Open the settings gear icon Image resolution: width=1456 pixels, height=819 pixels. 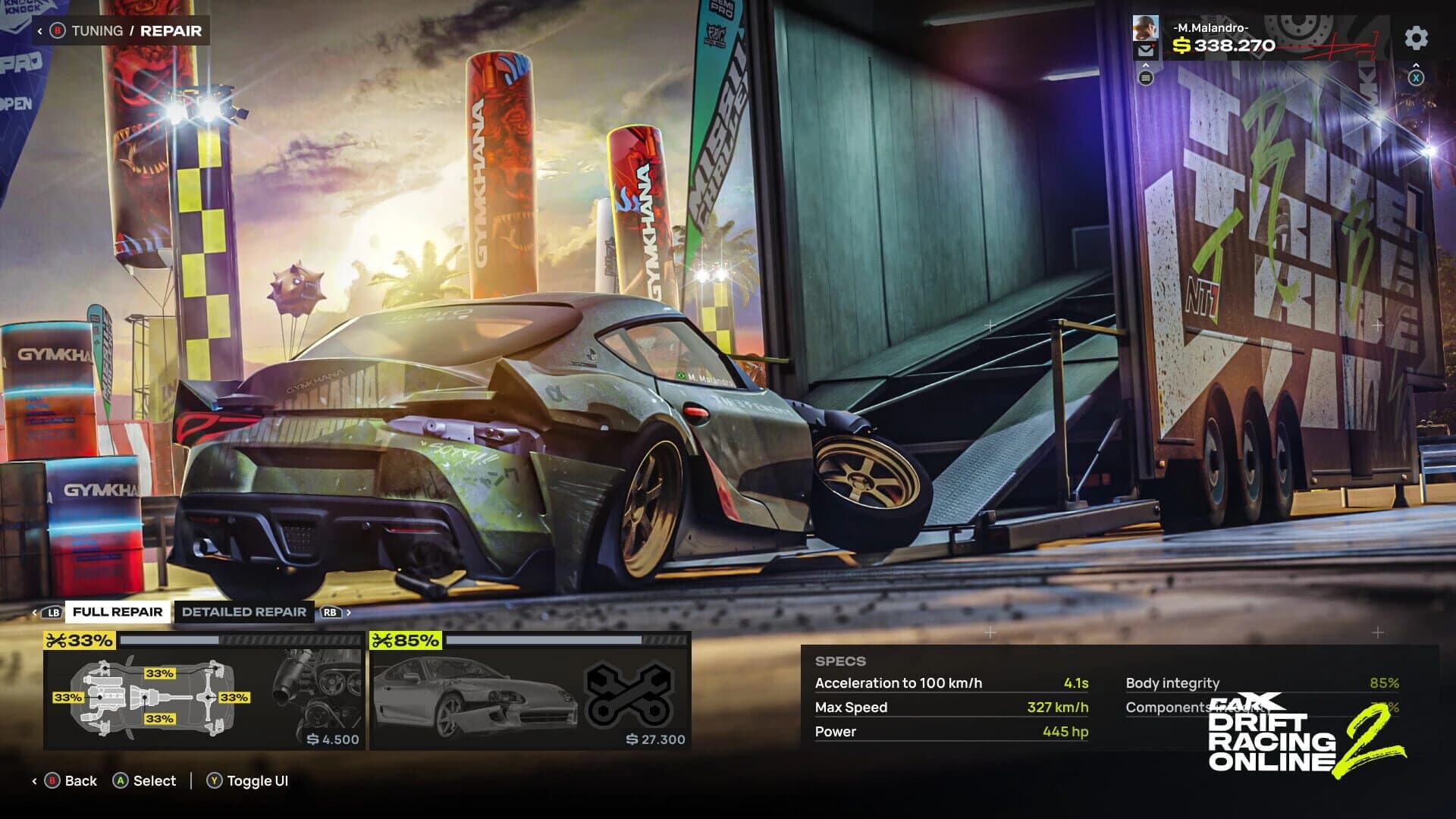[1415, 39]
